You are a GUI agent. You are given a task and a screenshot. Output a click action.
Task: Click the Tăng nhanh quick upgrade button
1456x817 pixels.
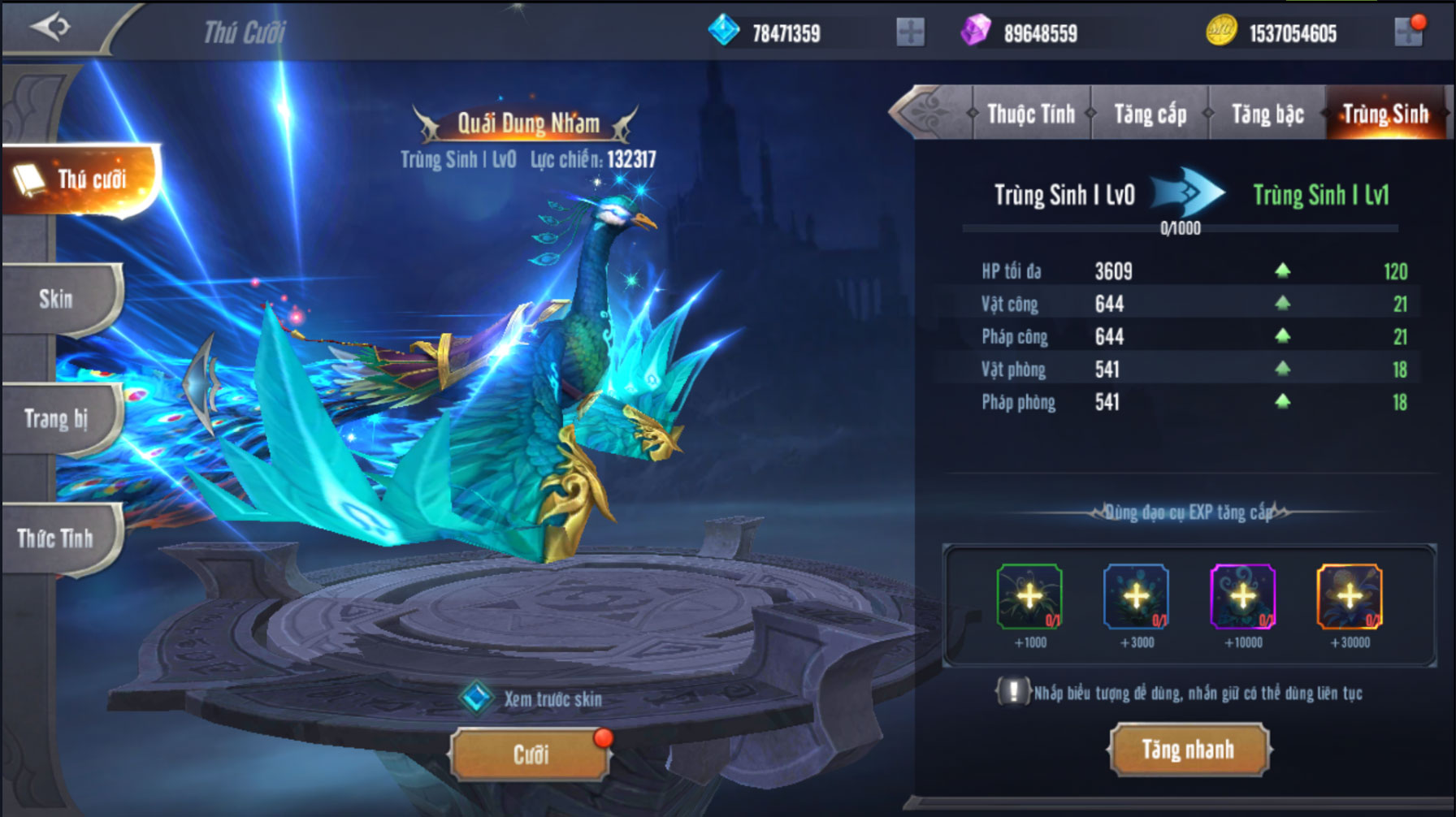(1188, 750)
